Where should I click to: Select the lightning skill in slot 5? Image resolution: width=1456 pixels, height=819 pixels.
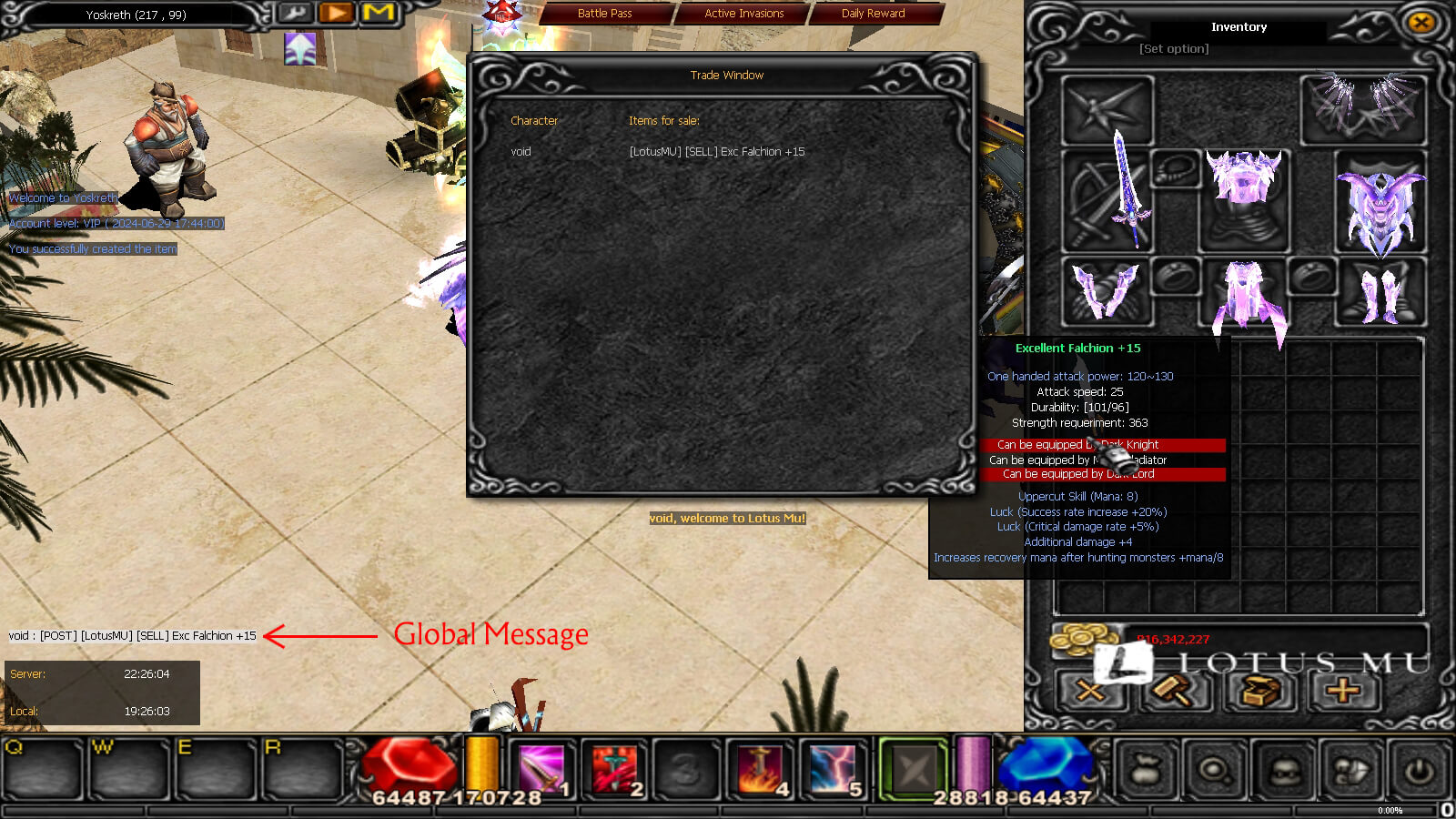(x=834, y=767)
